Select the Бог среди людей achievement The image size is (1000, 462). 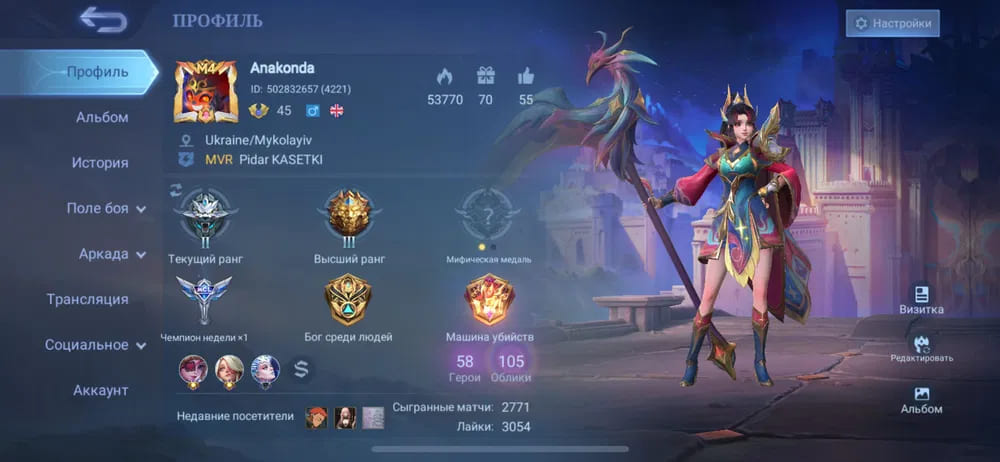[x=348, y=299]
